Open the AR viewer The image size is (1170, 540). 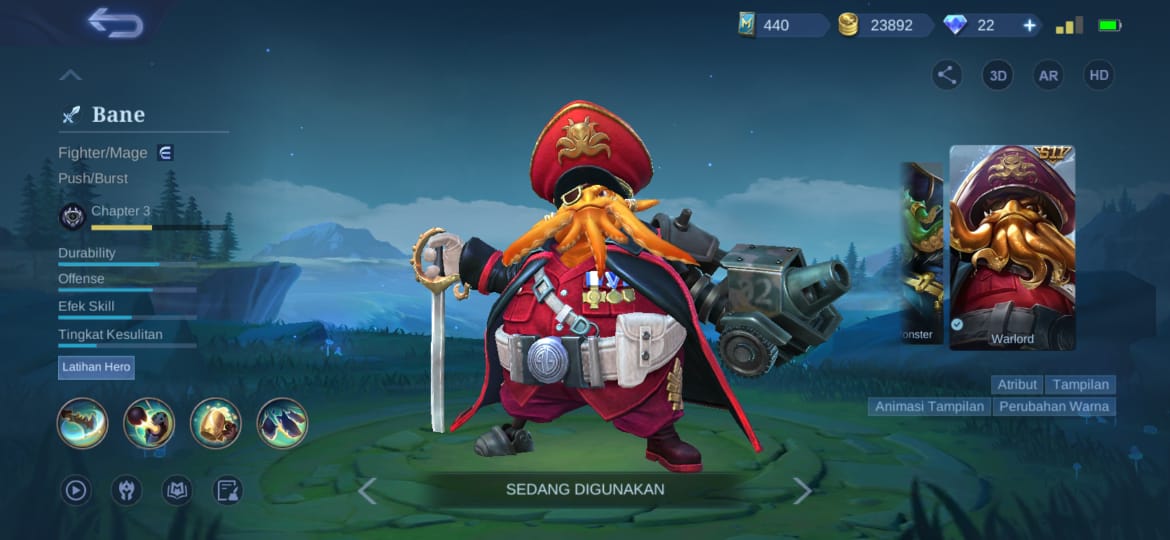1048,75
